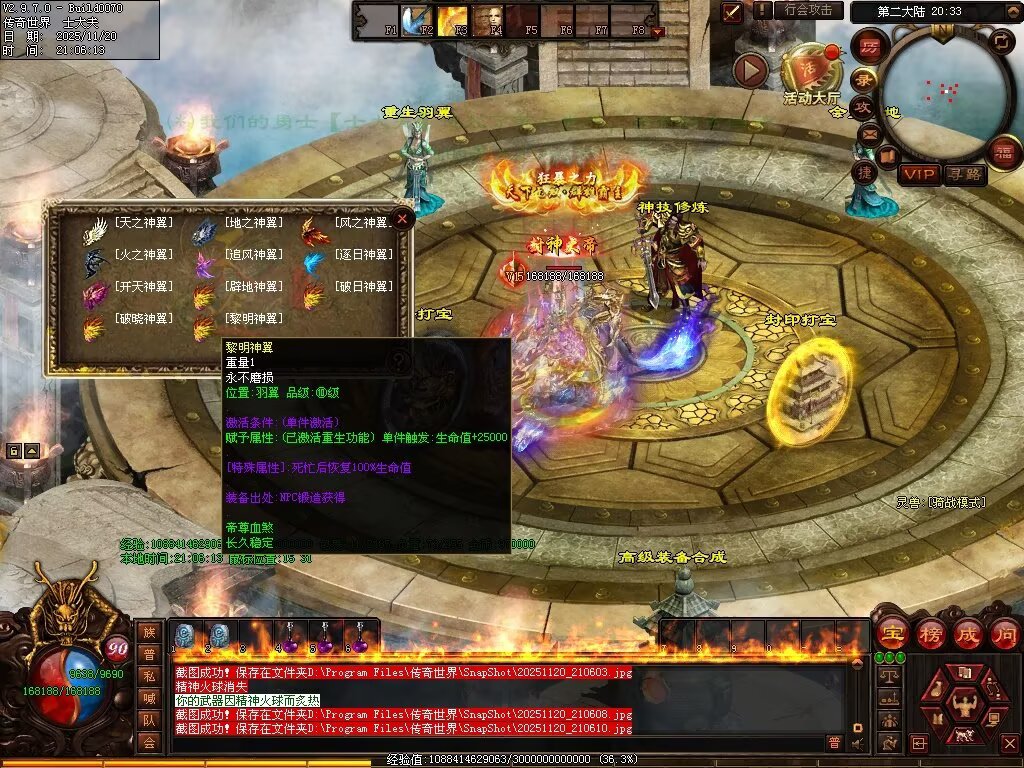Image resolution: width=1024 pixels, height=768 pixels.
Task: Use the blue rune stone in slot 1
Action: click(185, 635)
